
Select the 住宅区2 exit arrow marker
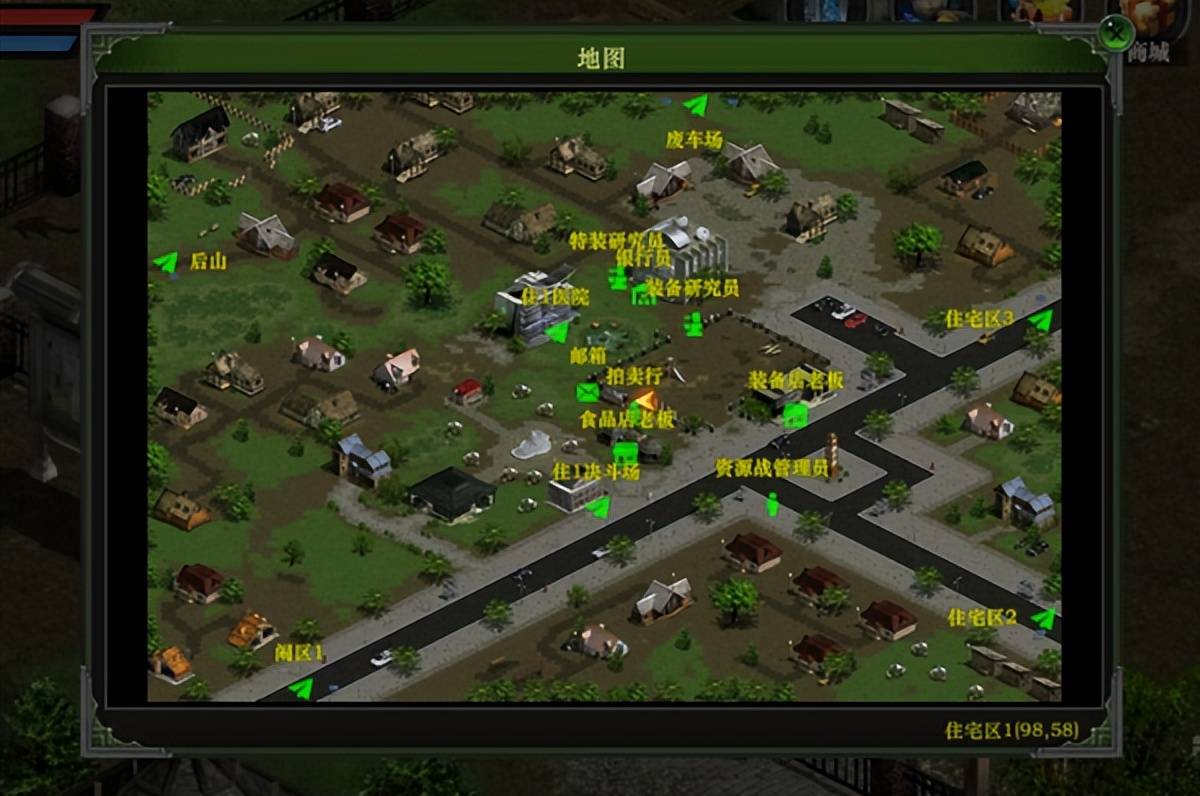(x=1043, y=618)
